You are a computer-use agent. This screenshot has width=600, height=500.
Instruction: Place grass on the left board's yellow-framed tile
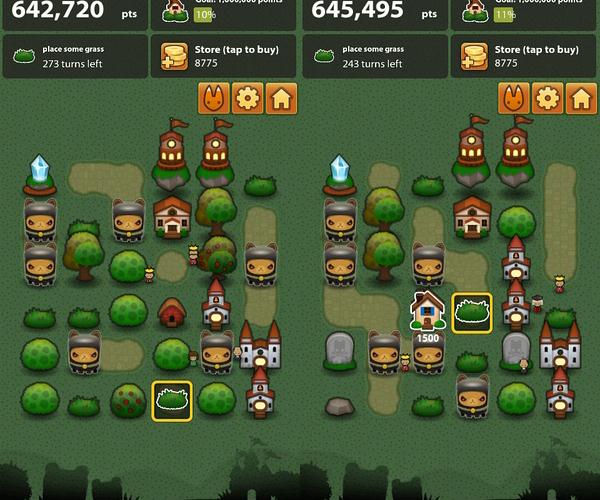pyautogui.click(x=172, y=399)
